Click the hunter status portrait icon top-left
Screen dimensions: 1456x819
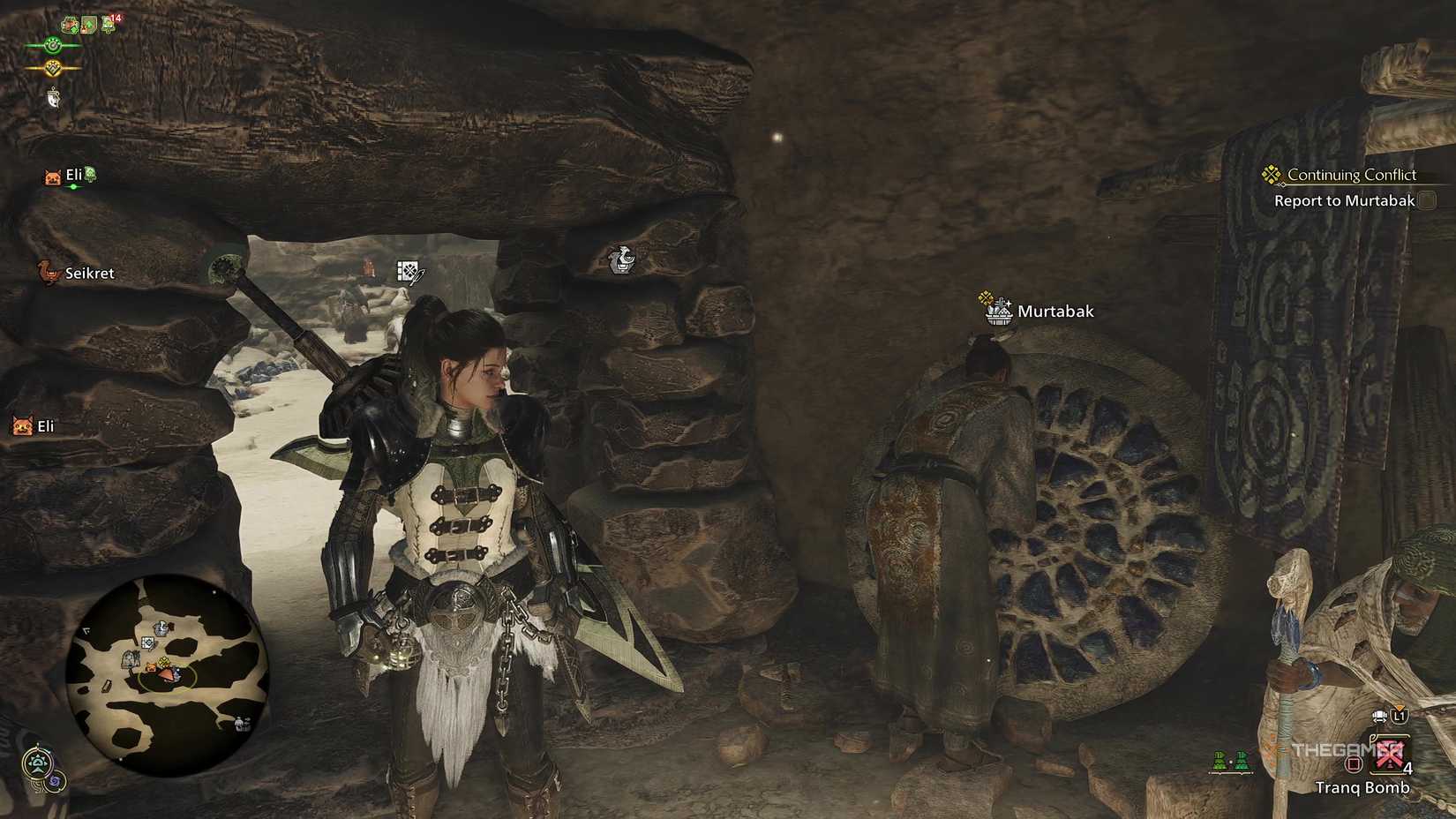tap(70, 24)
